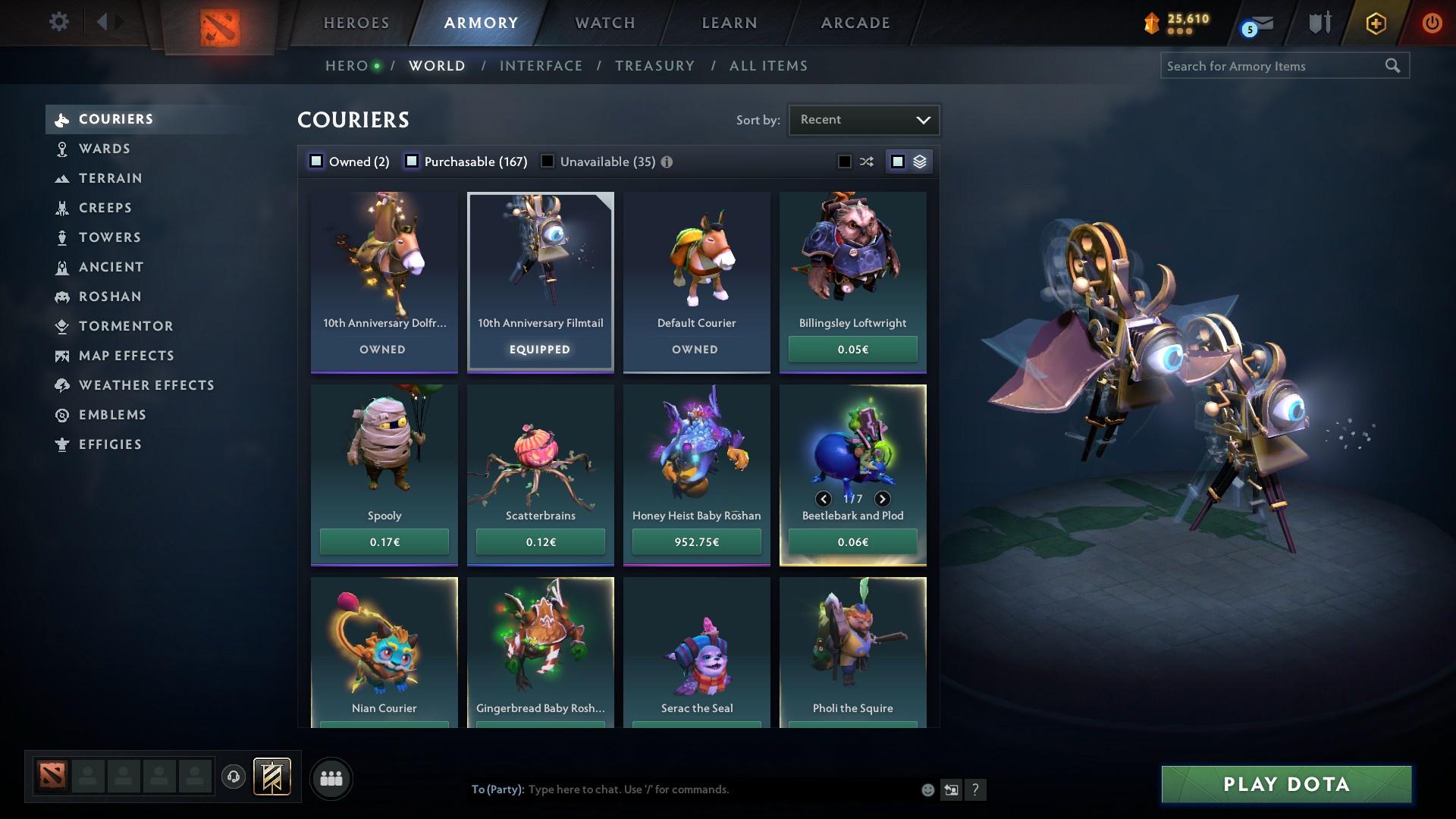This screenshot has height=819, width=1456.
Task: Disable the Purchasable (167) filter
Action: point(413,161)
